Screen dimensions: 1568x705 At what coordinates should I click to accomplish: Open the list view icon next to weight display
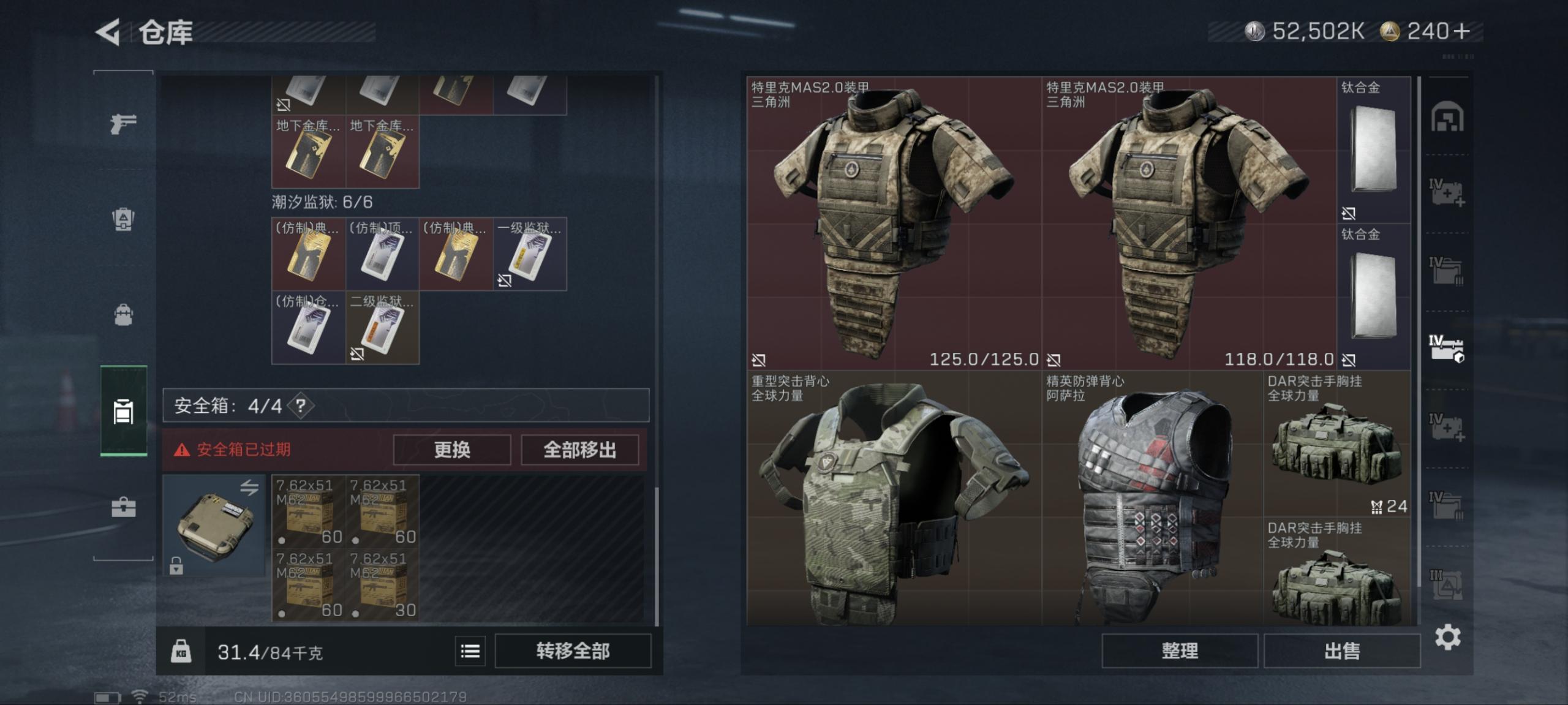[469, 651]
